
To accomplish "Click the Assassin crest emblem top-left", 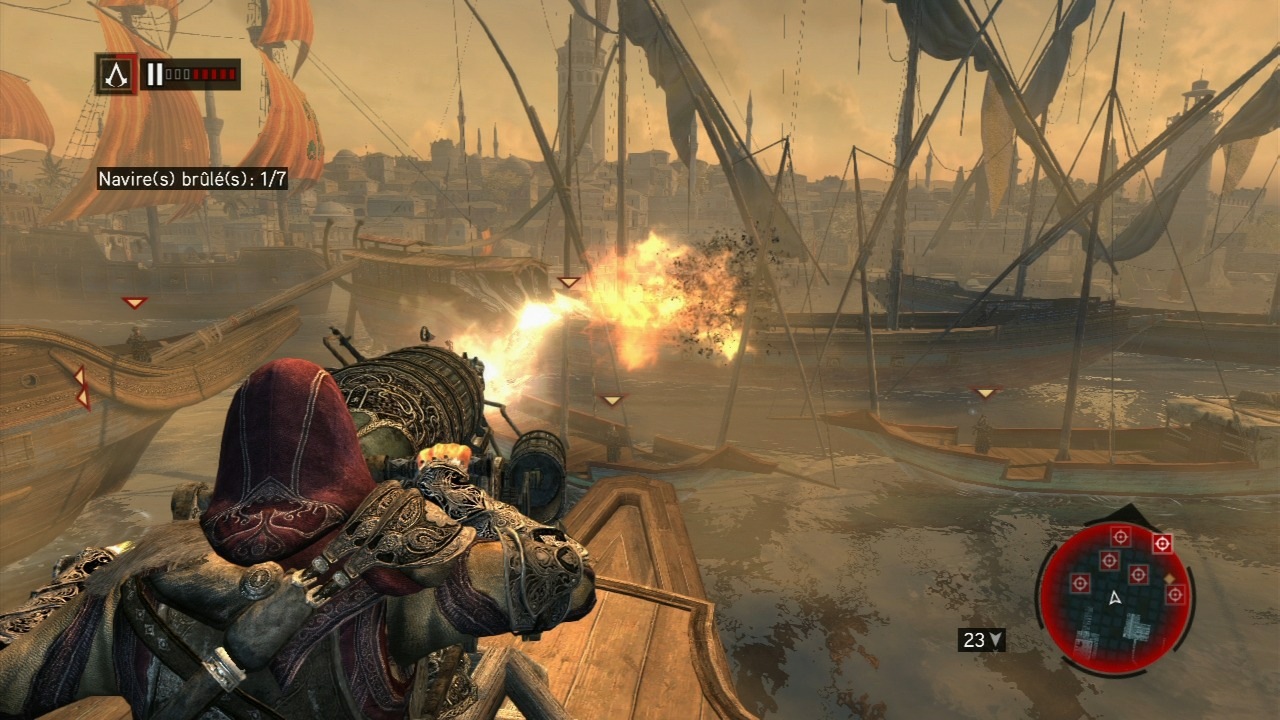I will (x=116, y=73).
